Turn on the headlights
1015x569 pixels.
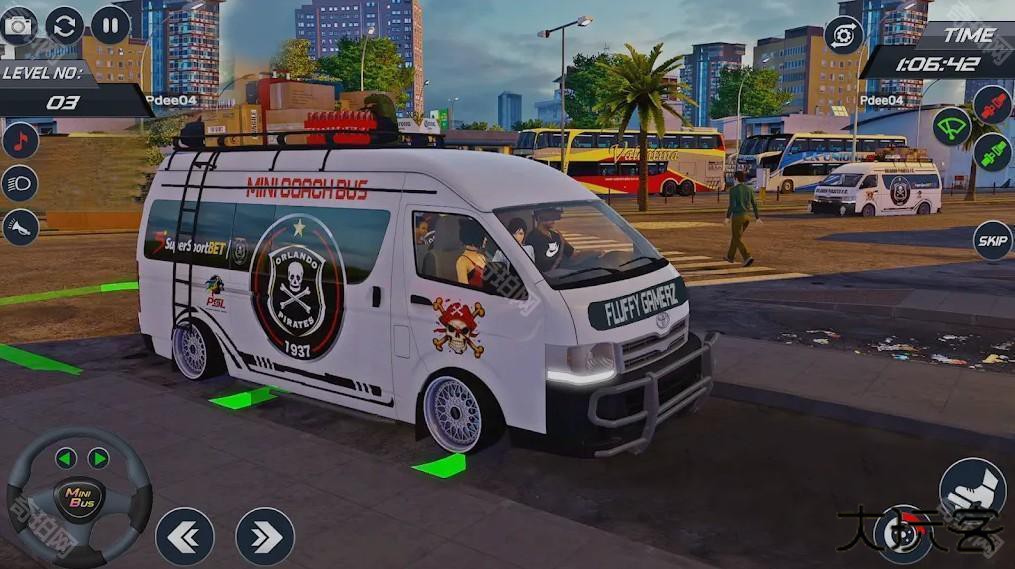tap(20, 183)
